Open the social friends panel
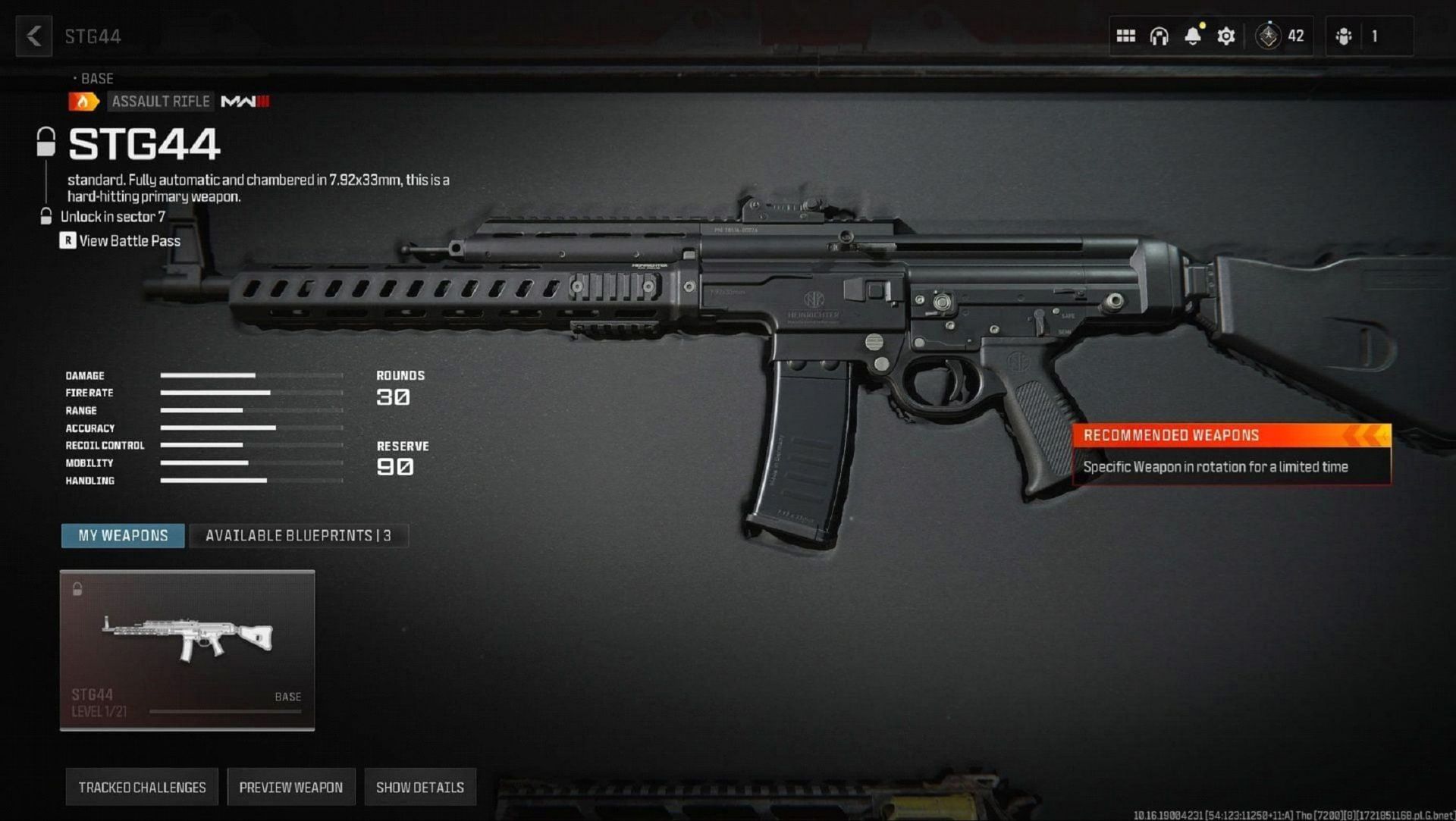 coord(1344,35)
